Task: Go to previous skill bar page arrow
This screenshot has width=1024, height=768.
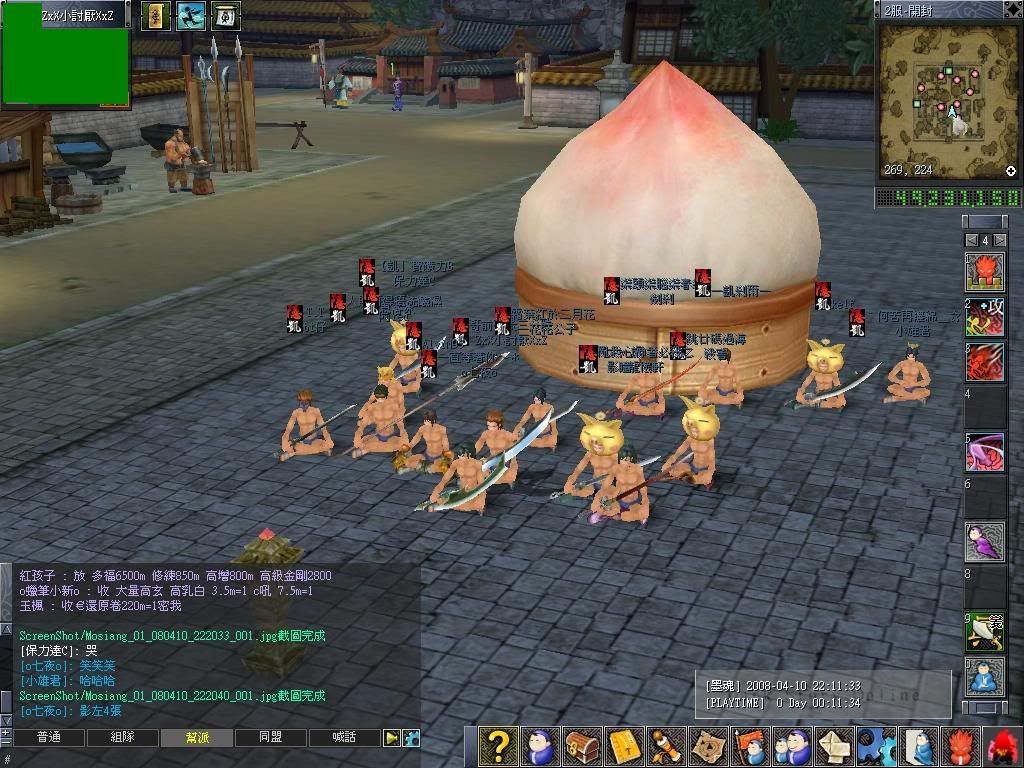Action: (x=970, y=241)
